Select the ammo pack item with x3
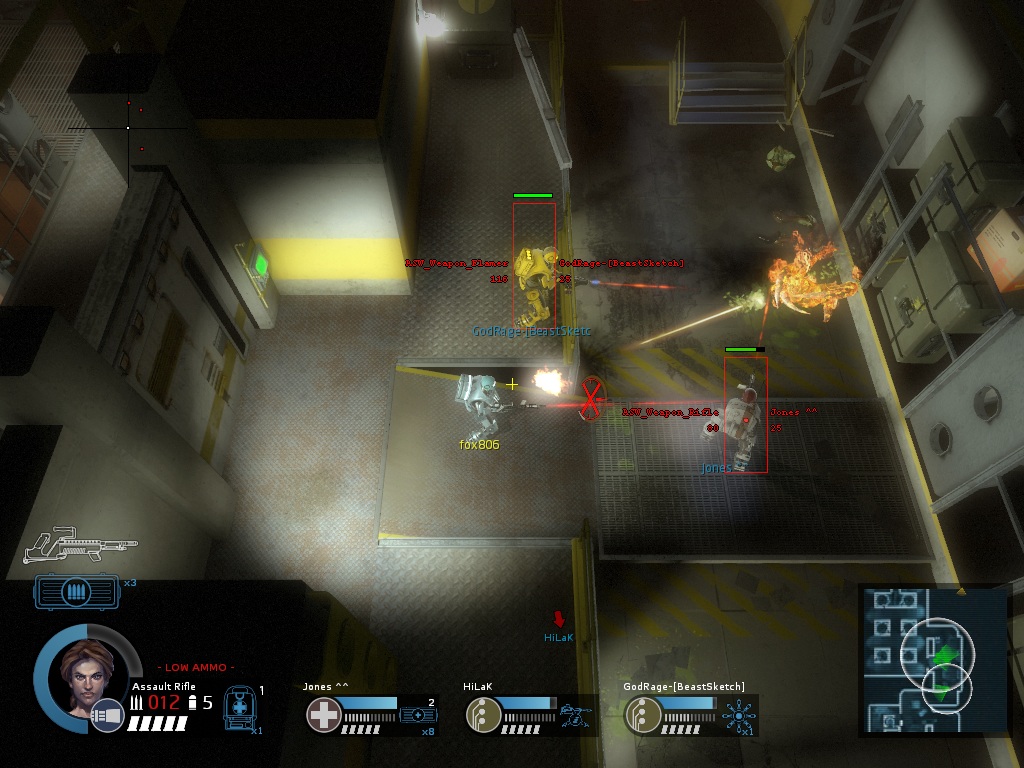Viewport: 1024px width, 768px height. click(76, 592)
